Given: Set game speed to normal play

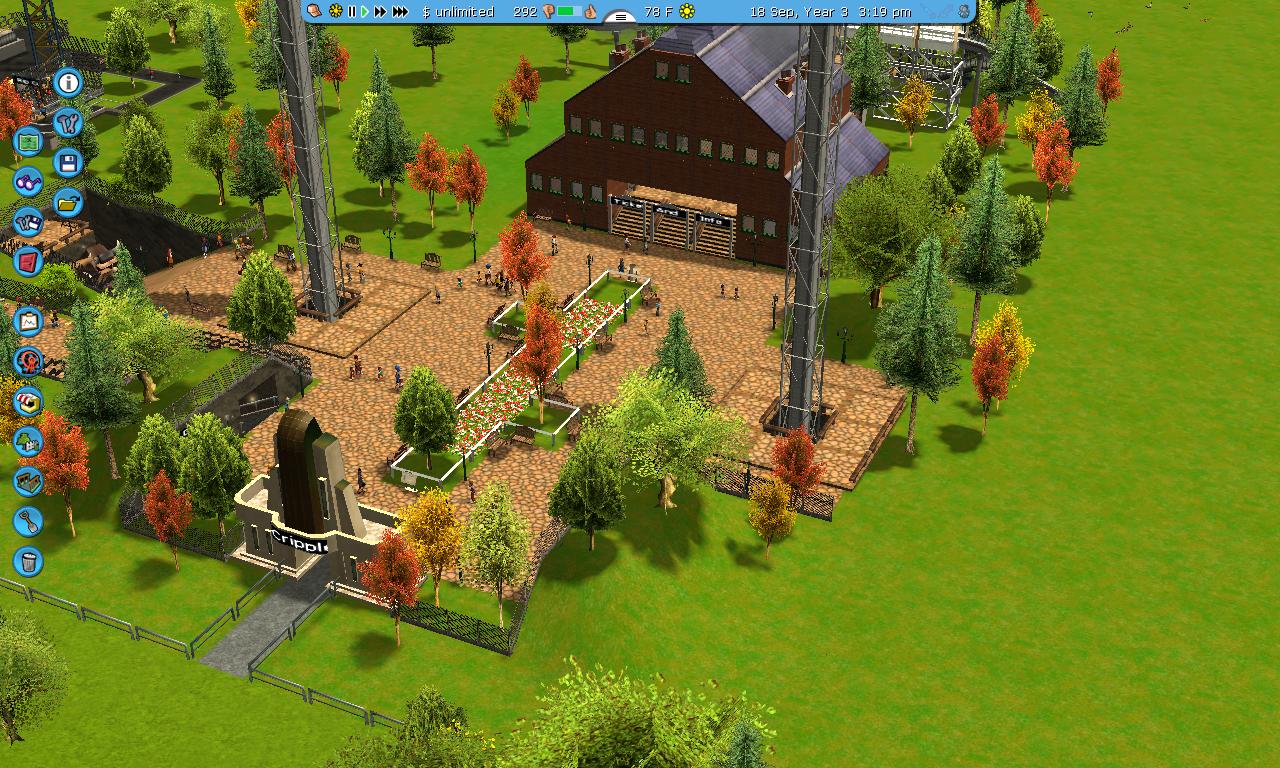Looking at the screenshot, I should (365, 11).
